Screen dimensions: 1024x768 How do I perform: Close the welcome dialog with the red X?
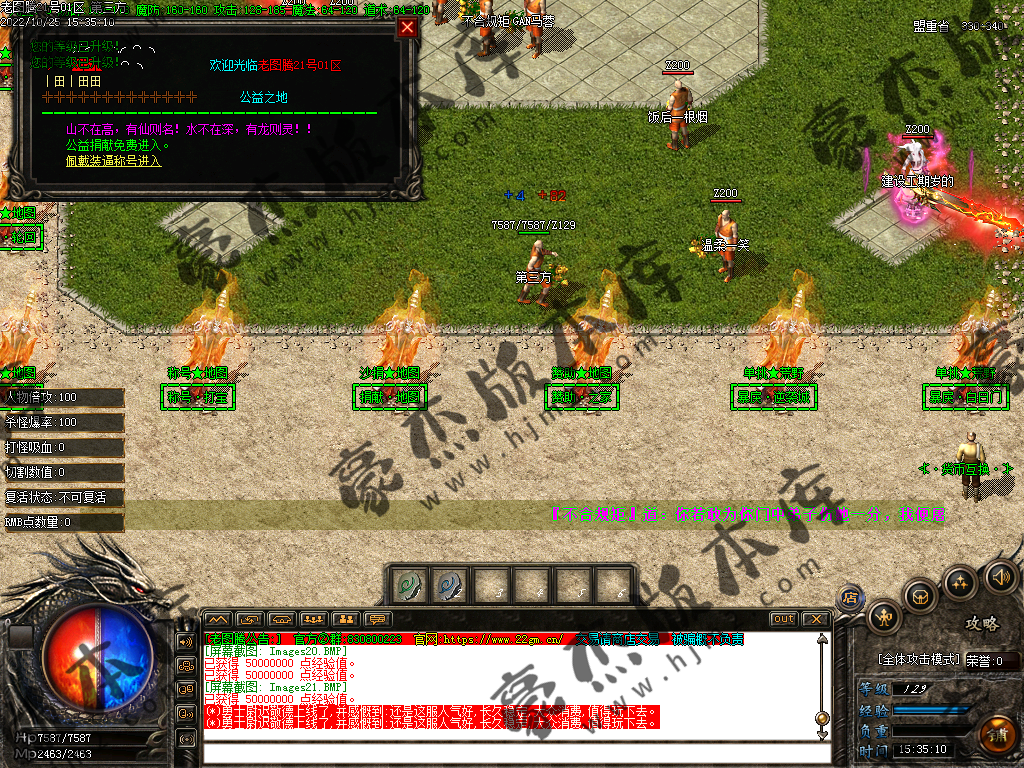point(407,28)
